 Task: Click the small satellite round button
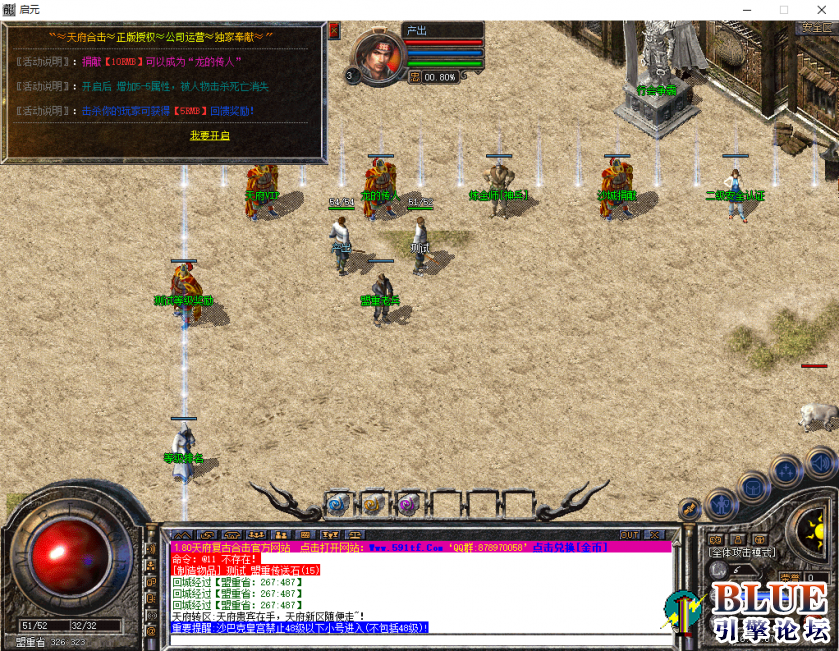coord(689,508)
